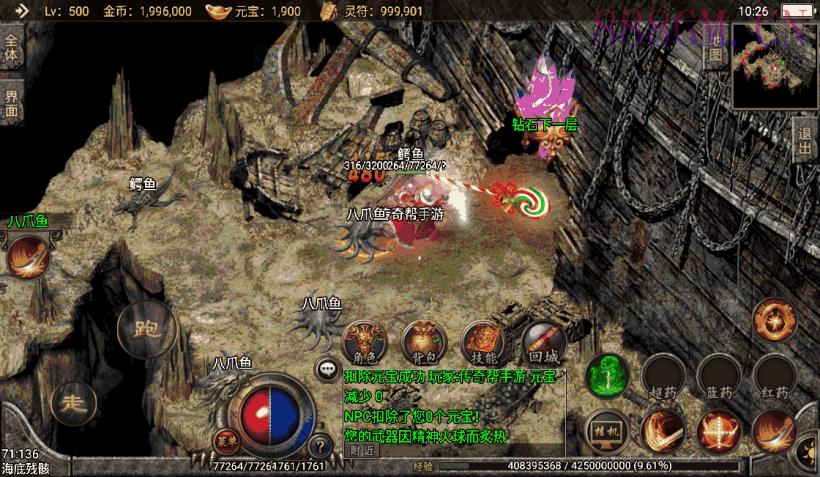Open the 角色 character panel

pyautogui.click(x=364, y=340)
